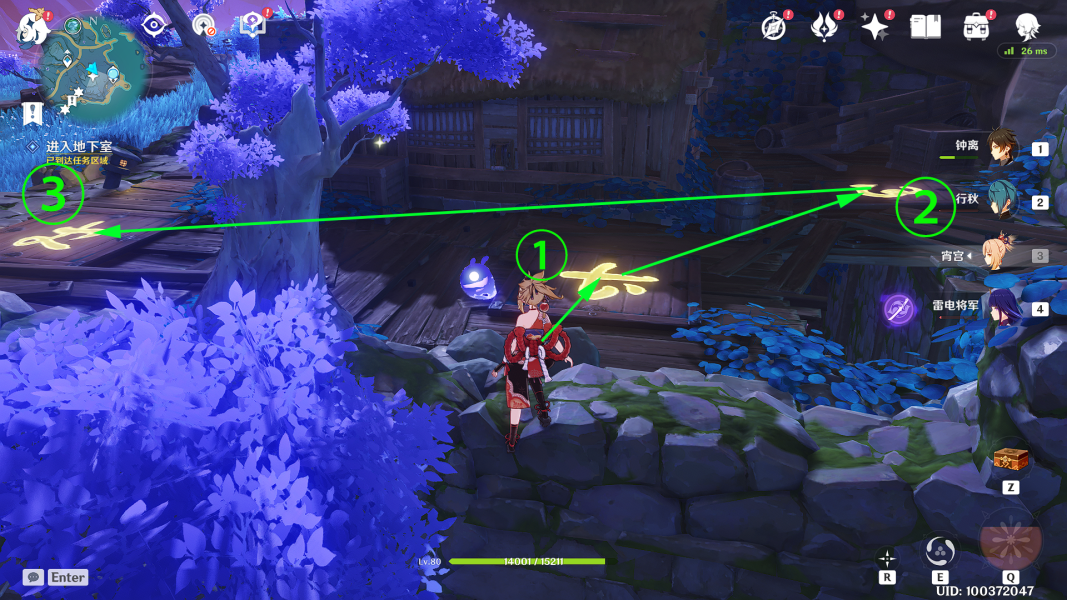Image resolution: width=1067 pixels, height=600 pixels.
Task: Activate the swirl elemental skill icon
Action: click(940, 549)
